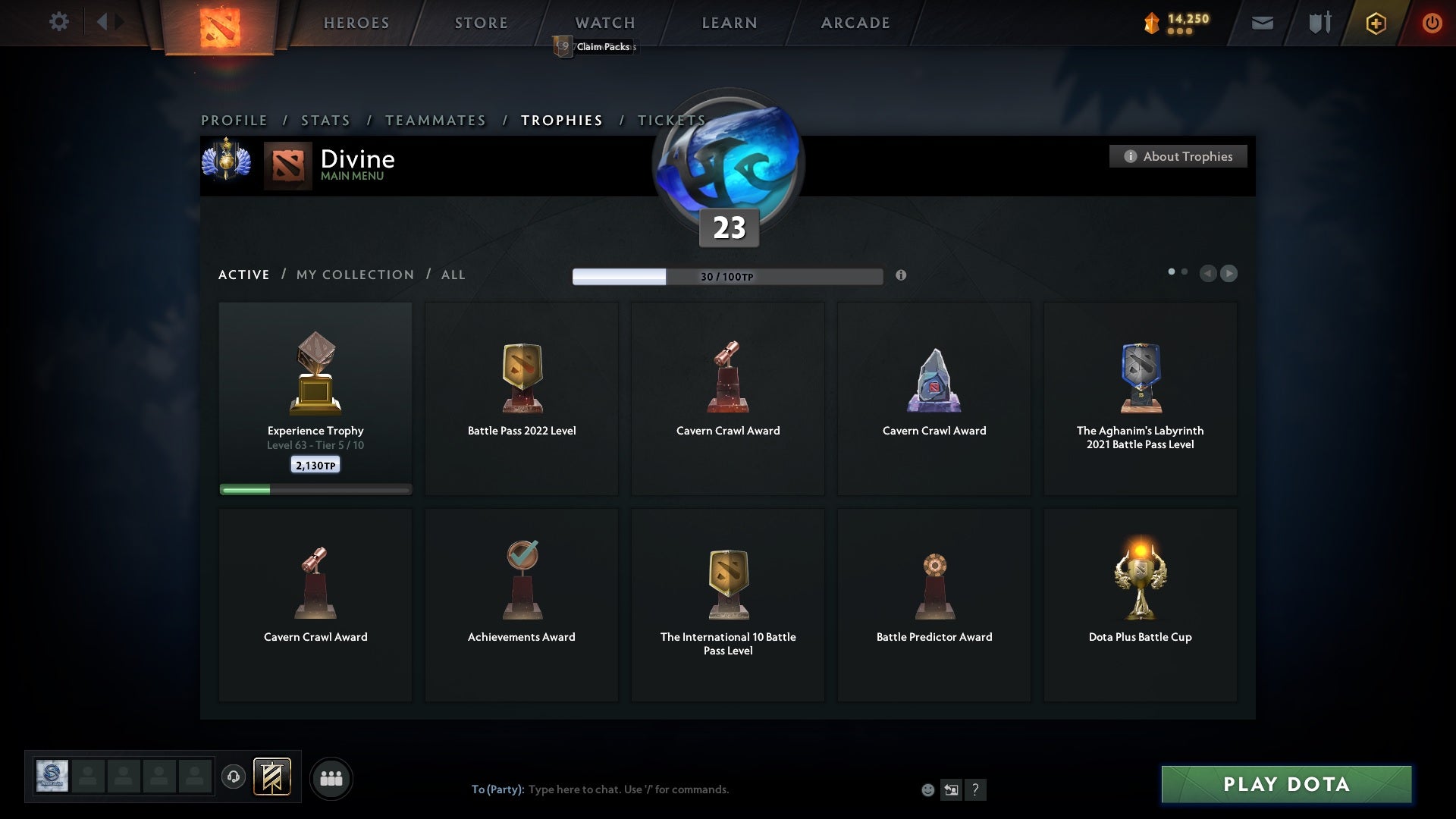Click the right pagination arrow above the trophies
Screen dimensions: 1456x819
[1228, 274]
